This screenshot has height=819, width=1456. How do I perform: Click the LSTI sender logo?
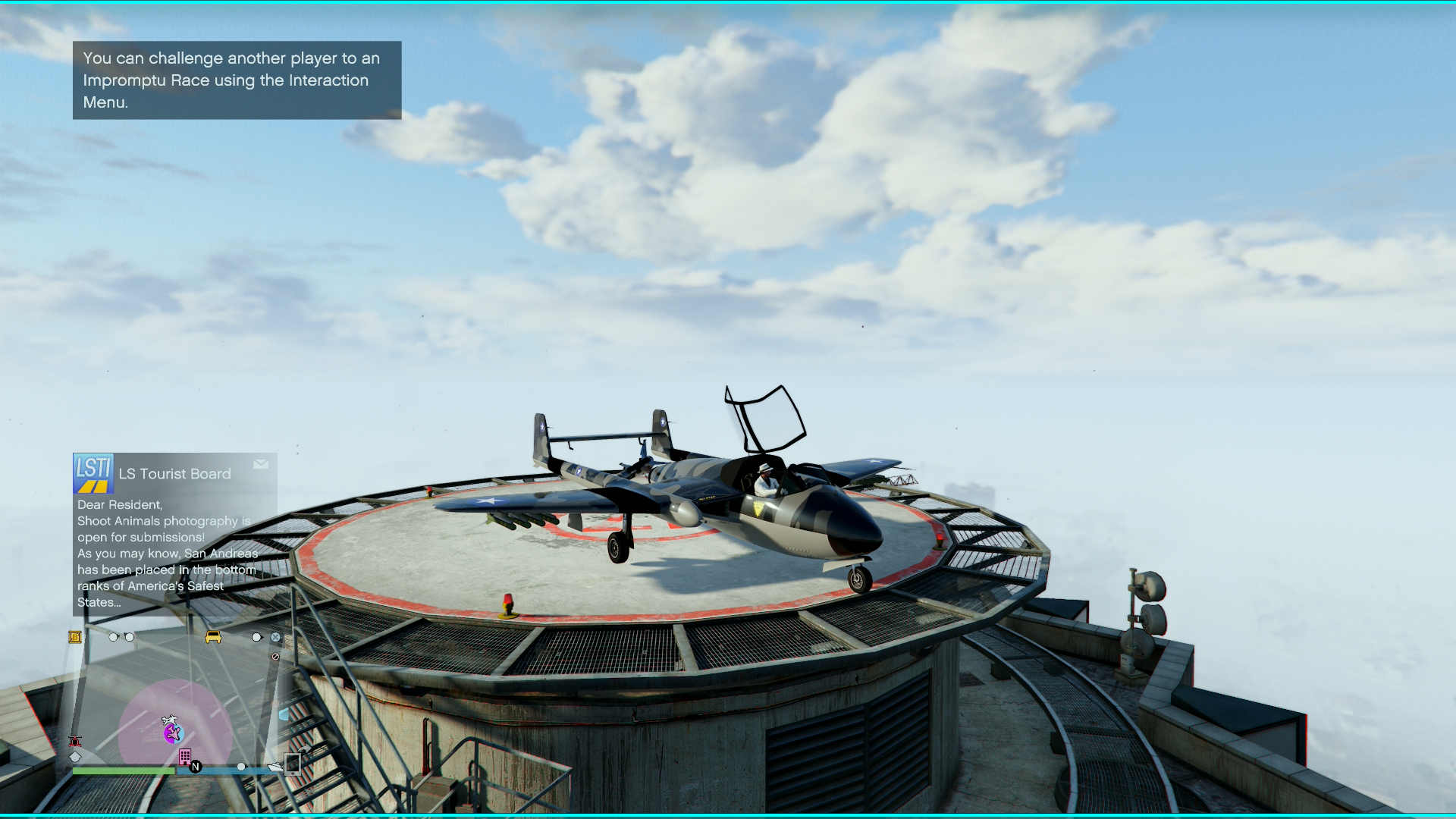click(x=93, y=473)
